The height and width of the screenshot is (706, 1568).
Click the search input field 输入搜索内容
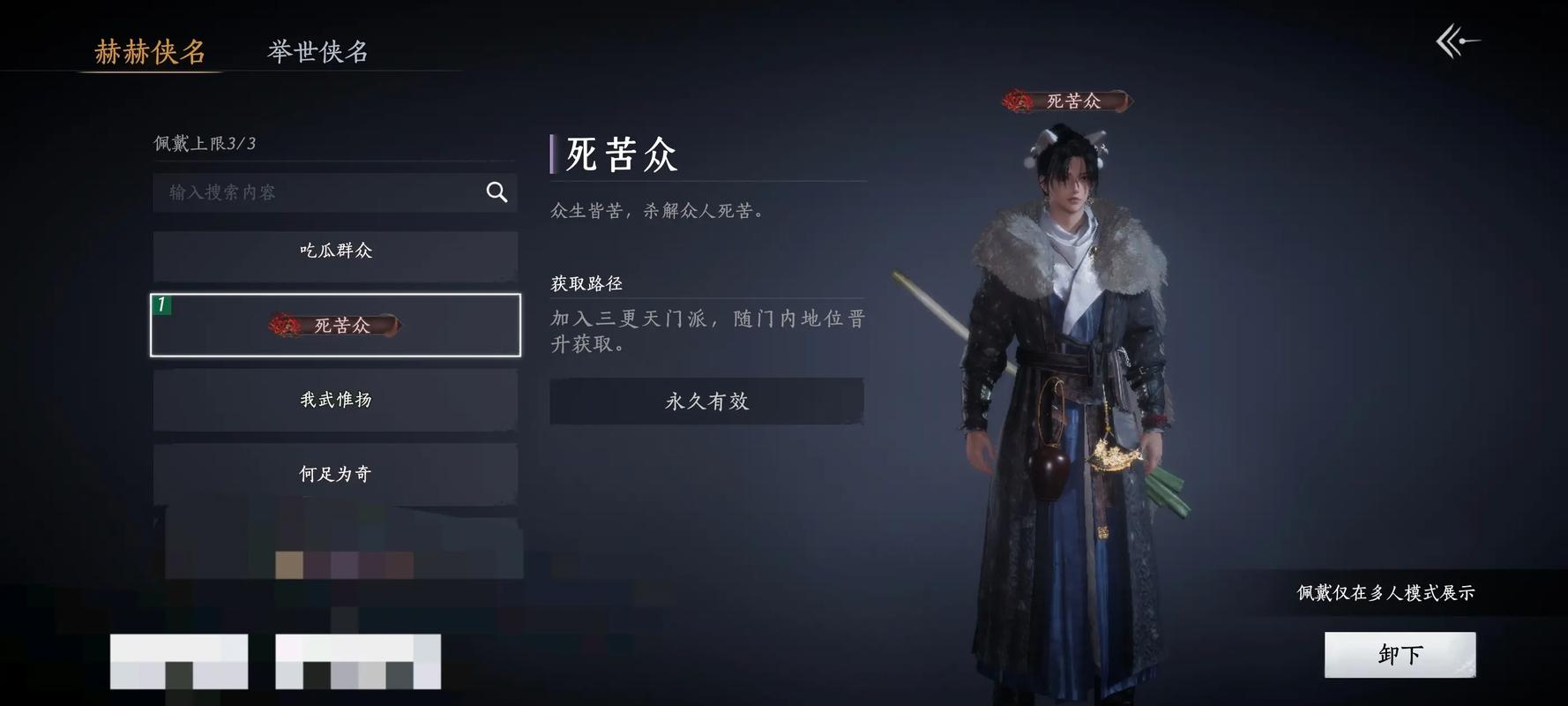point(309,192)
